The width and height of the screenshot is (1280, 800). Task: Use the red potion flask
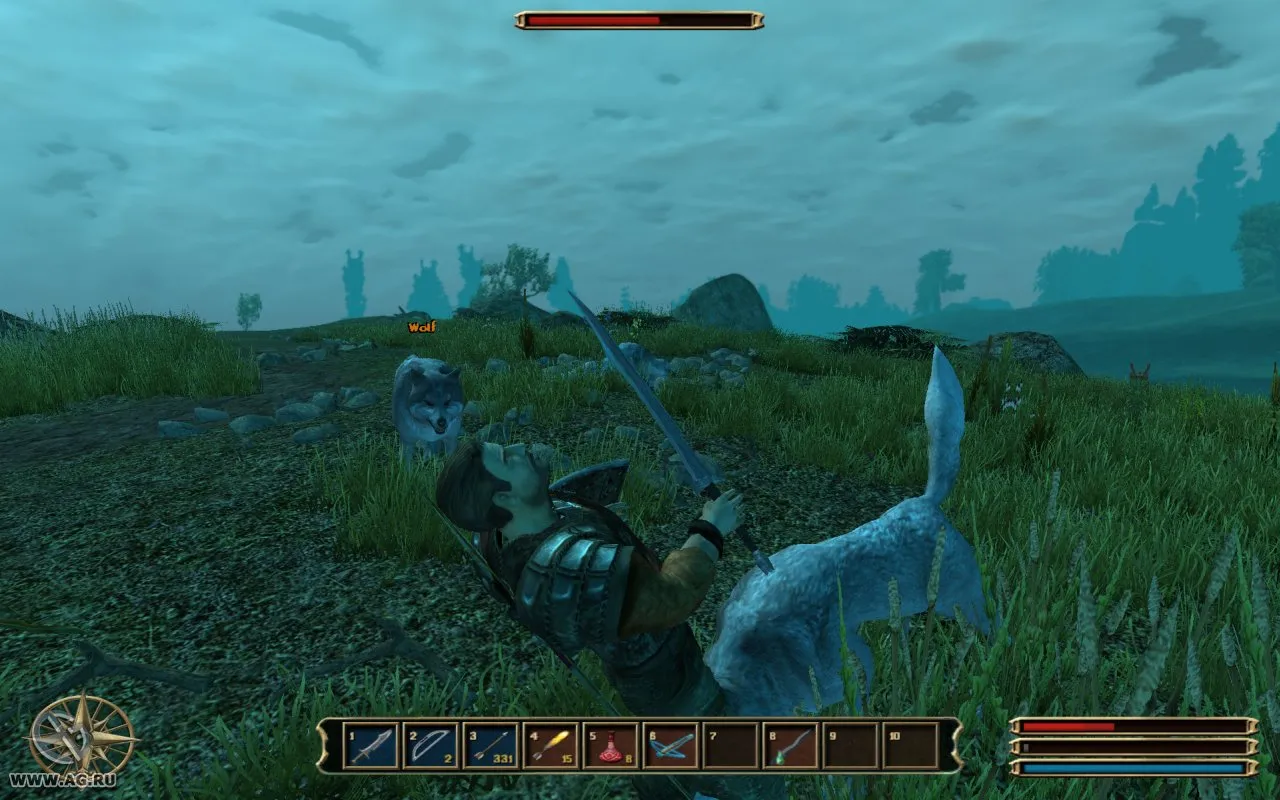610,746
